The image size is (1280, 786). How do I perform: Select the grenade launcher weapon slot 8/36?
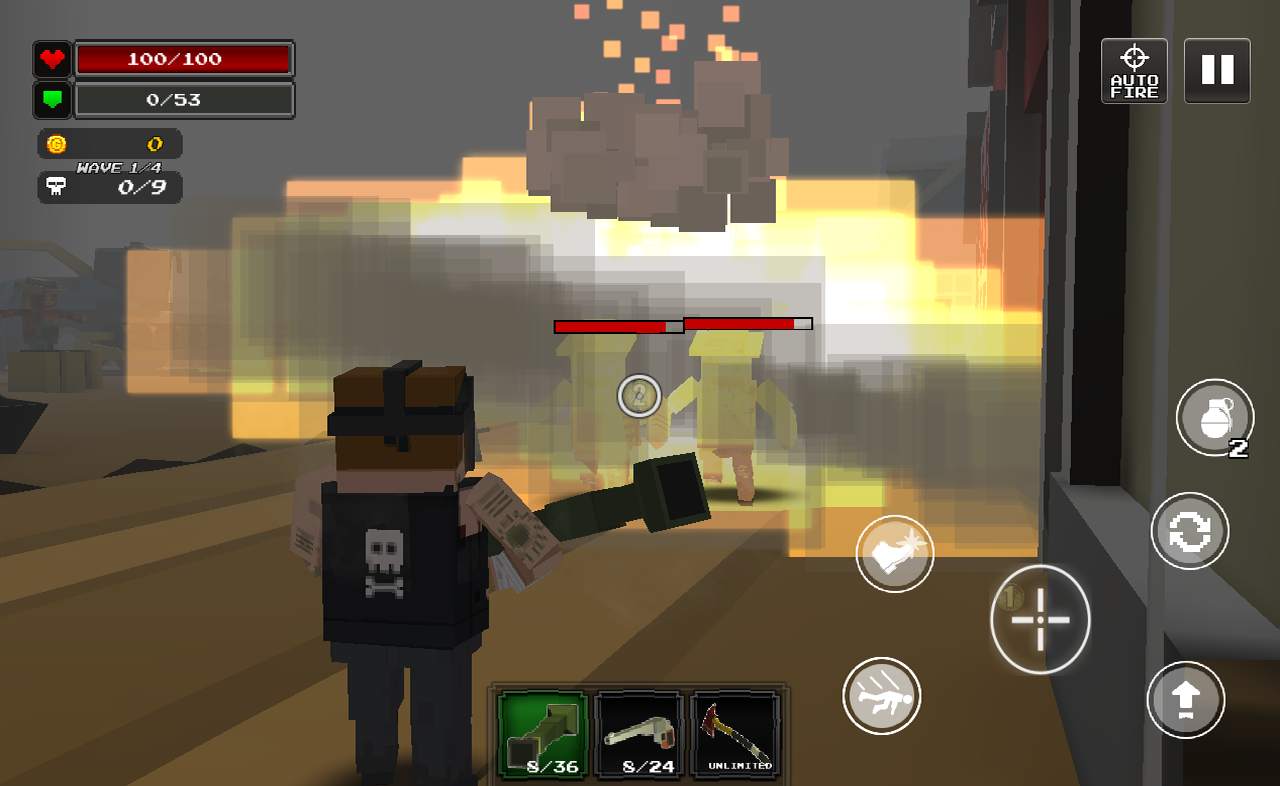click(541, 733)
